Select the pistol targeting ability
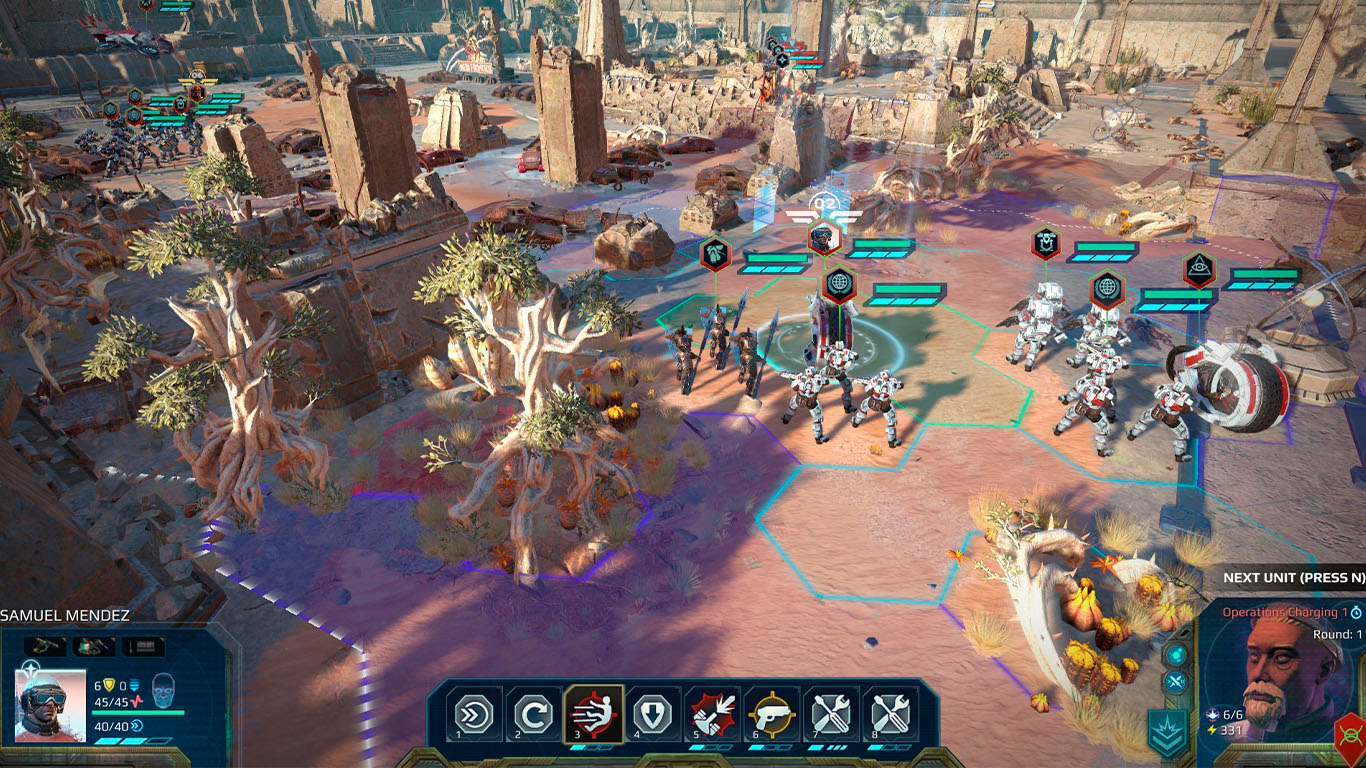The height and width of the screenshot is (768, 1366). 771,715
